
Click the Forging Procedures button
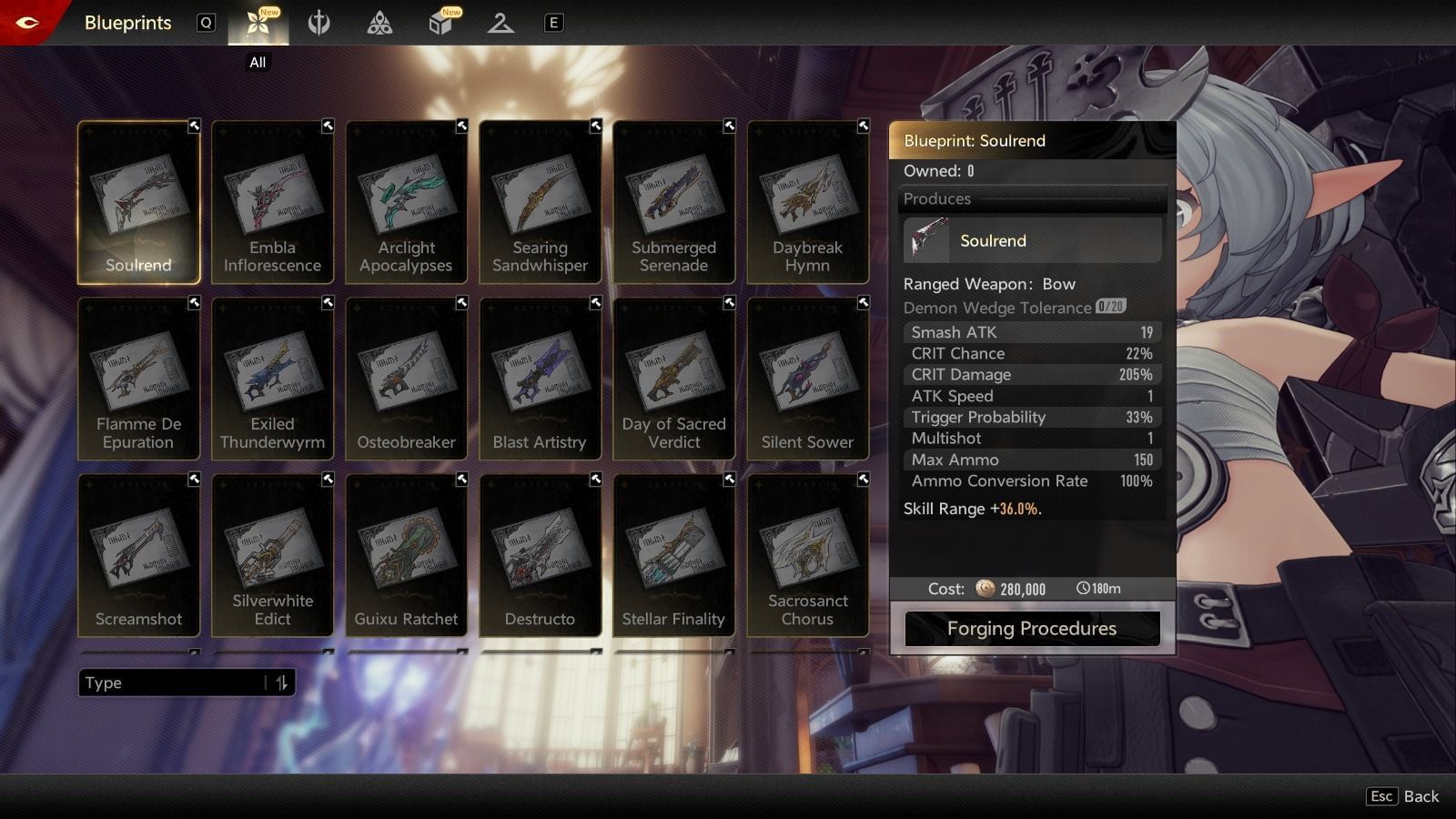click(1031, 628)
